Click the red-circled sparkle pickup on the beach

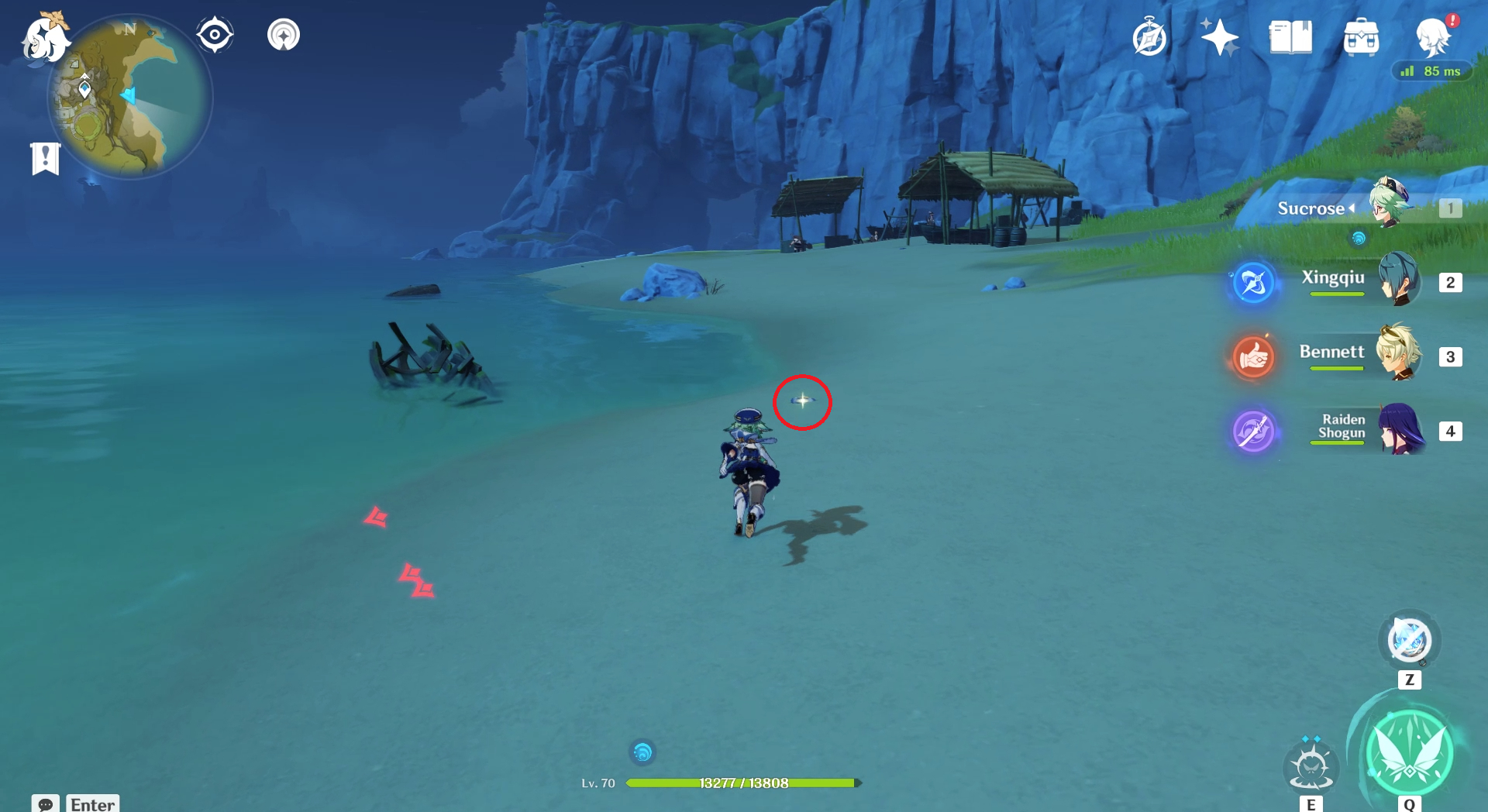pyautogui.click(x=802, y=401)
